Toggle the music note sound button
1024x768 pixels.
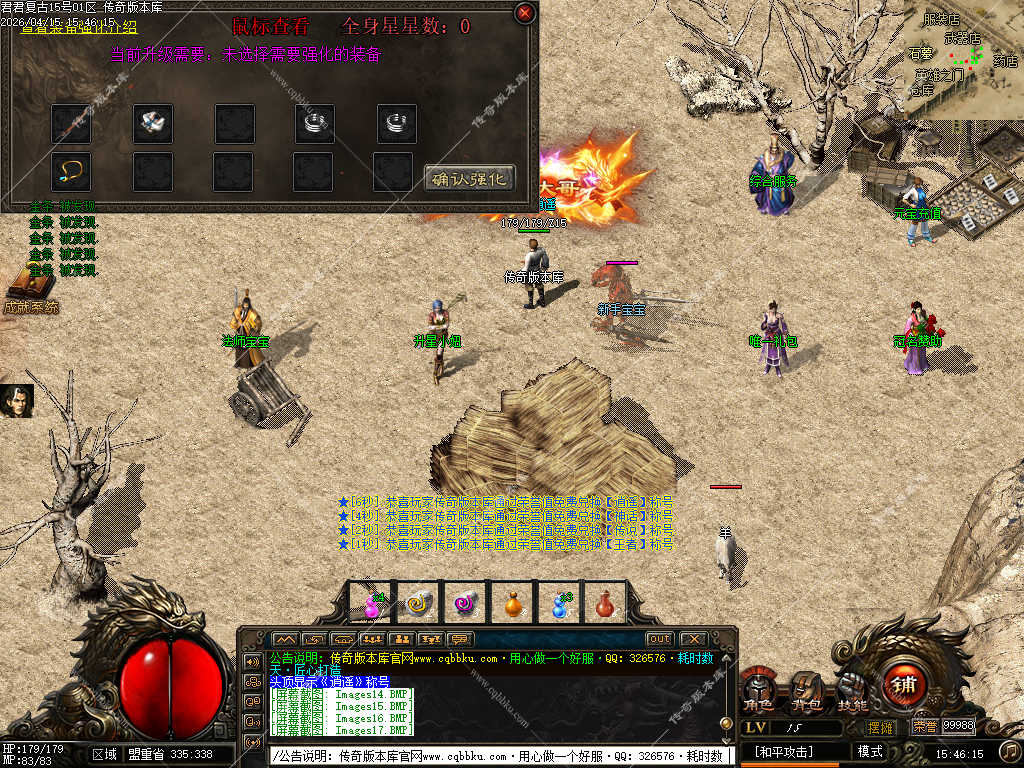click(1010, 750)
